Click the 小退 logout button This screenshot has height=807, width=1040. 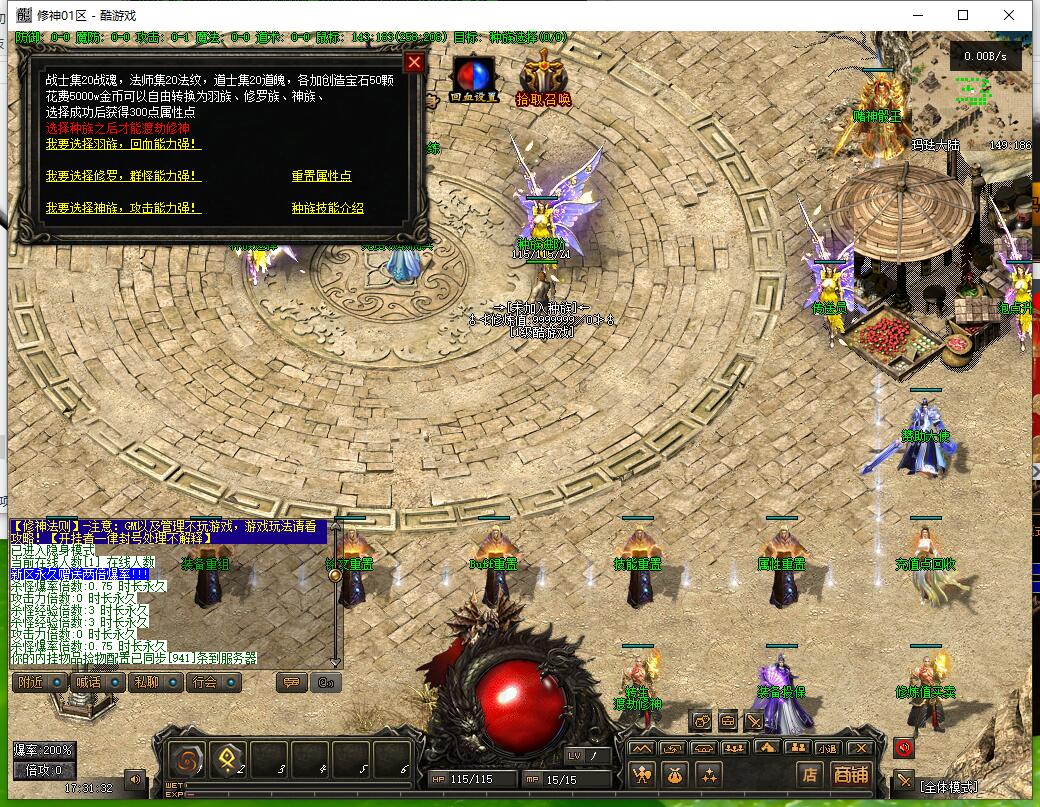click(827, 748)
